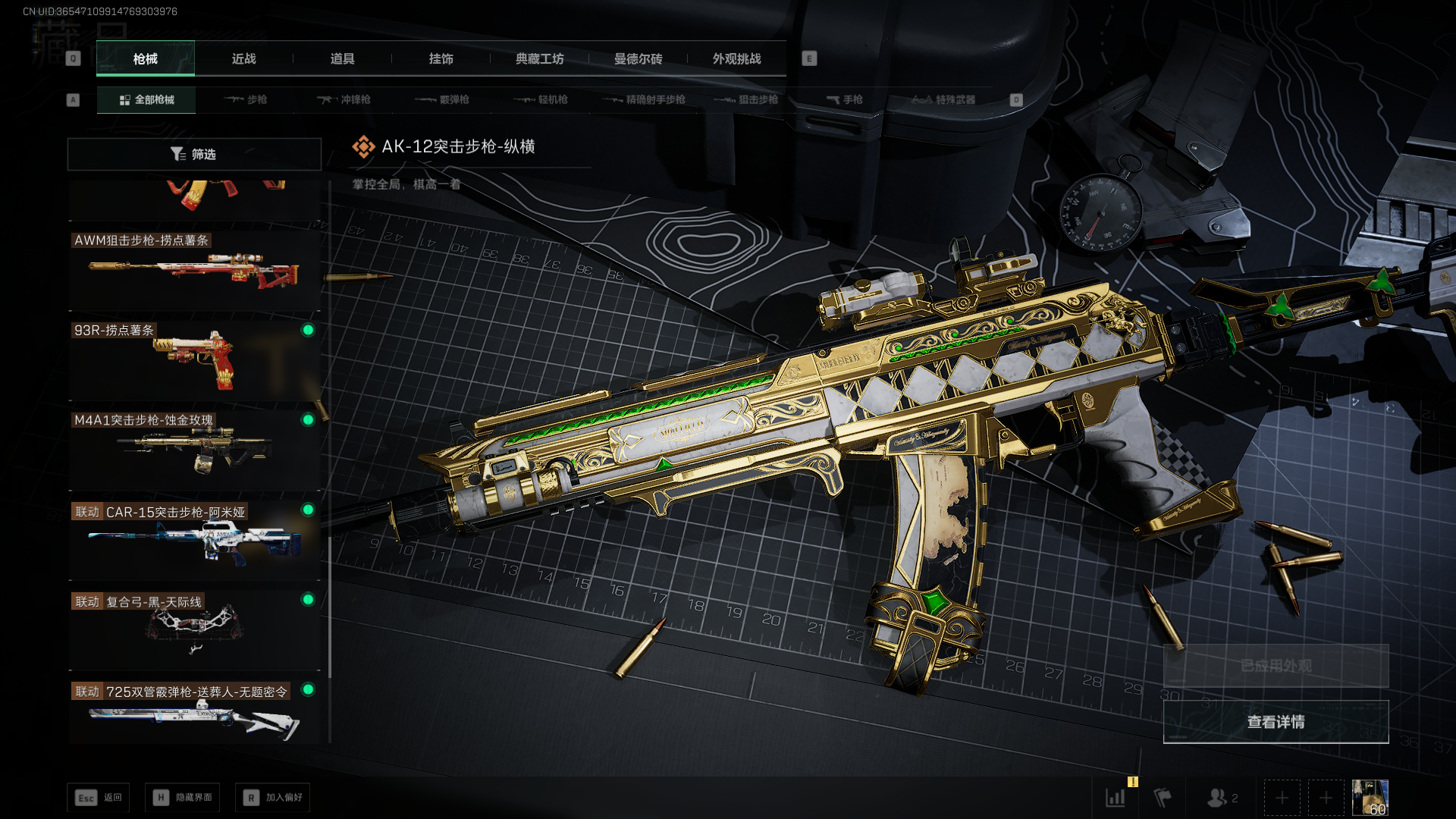1456x819 pixels.
Task: Select the CAR-15突击步枪-阿米娅 skin
Action: coord(194,540)
